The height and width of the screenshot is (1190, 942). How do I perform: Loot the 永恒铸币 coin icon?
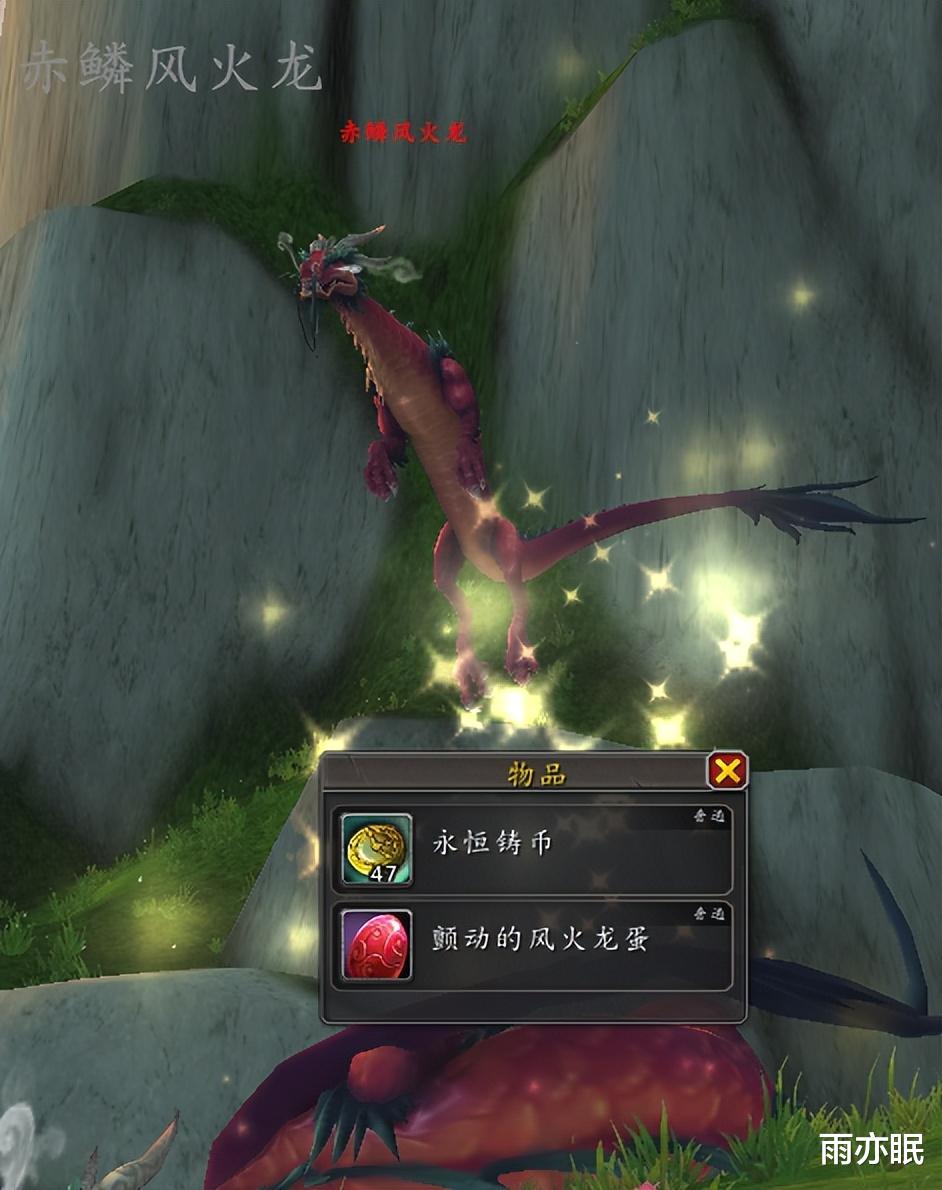pos(377,849)
